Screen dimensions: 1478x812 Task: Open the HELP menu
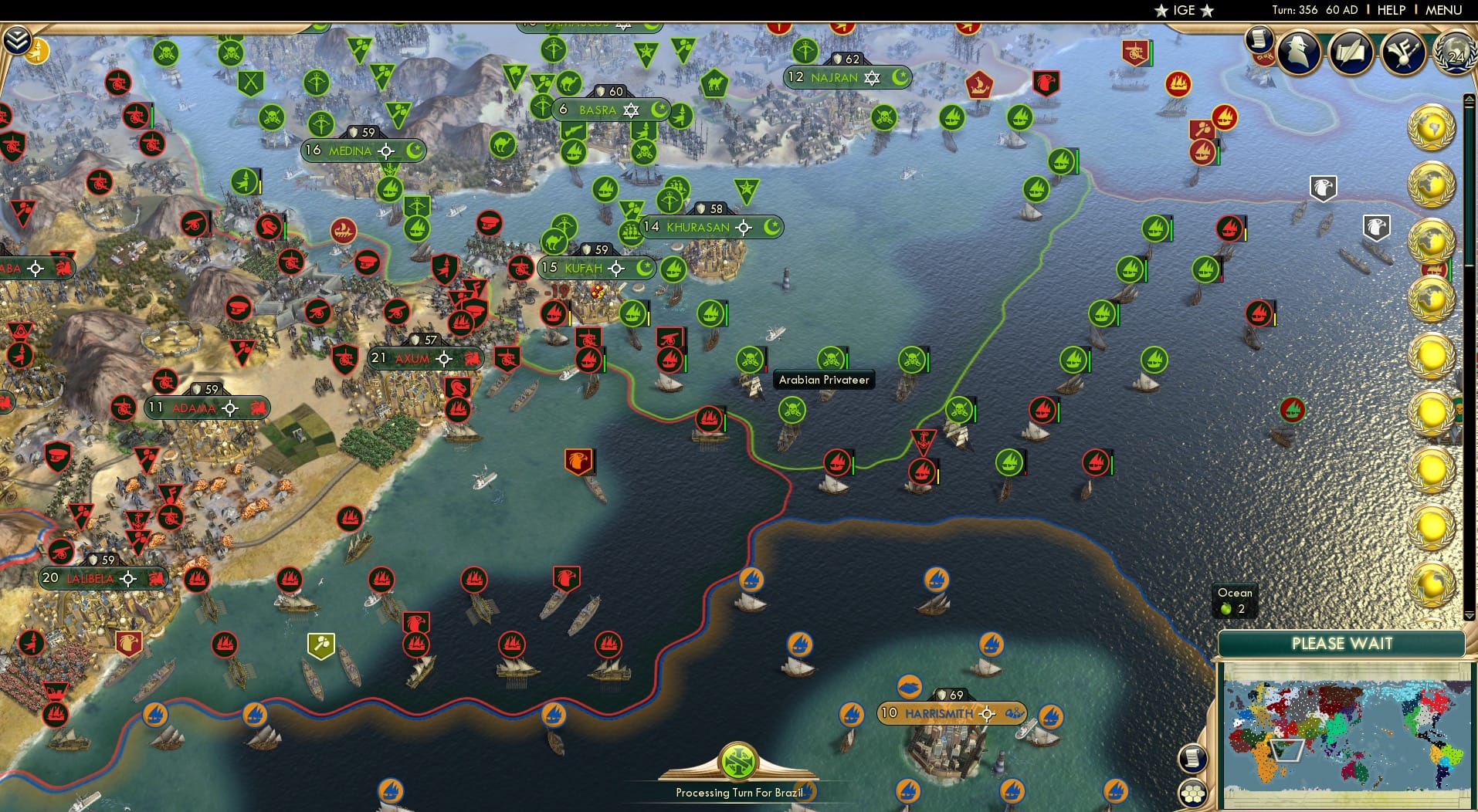coord(1390,10)
